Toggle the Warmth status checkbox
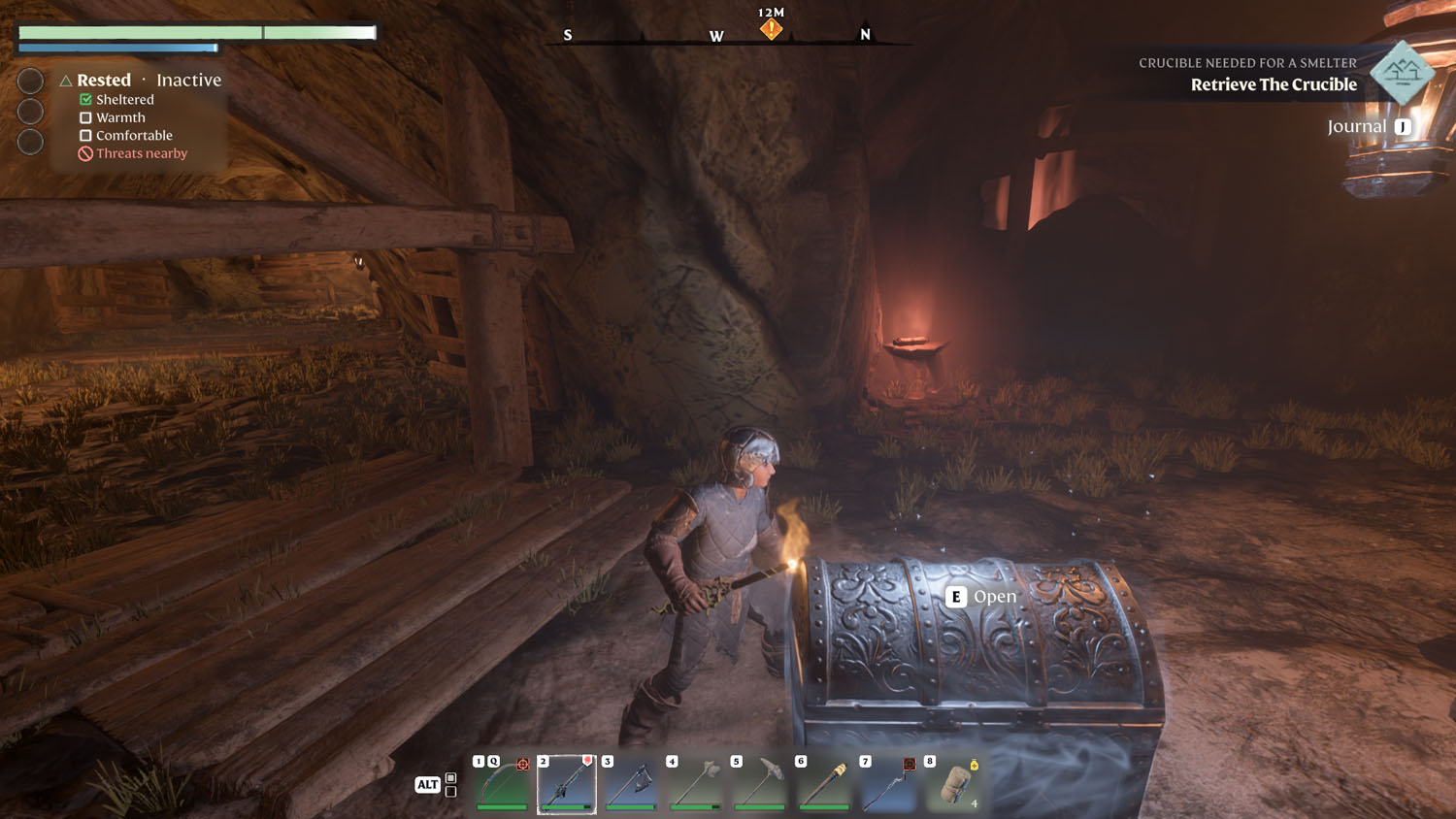The image size is (1456, 819). point(84,117)
